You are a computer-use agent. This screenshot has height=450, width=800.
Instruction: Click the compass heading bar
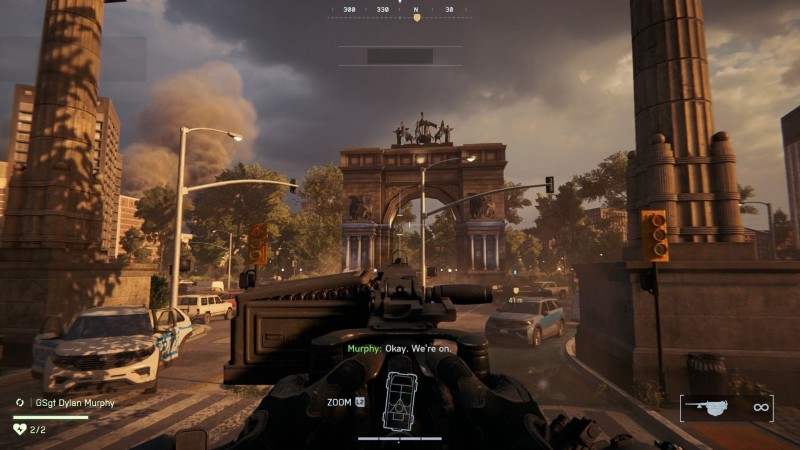click(x=400, y=13)
